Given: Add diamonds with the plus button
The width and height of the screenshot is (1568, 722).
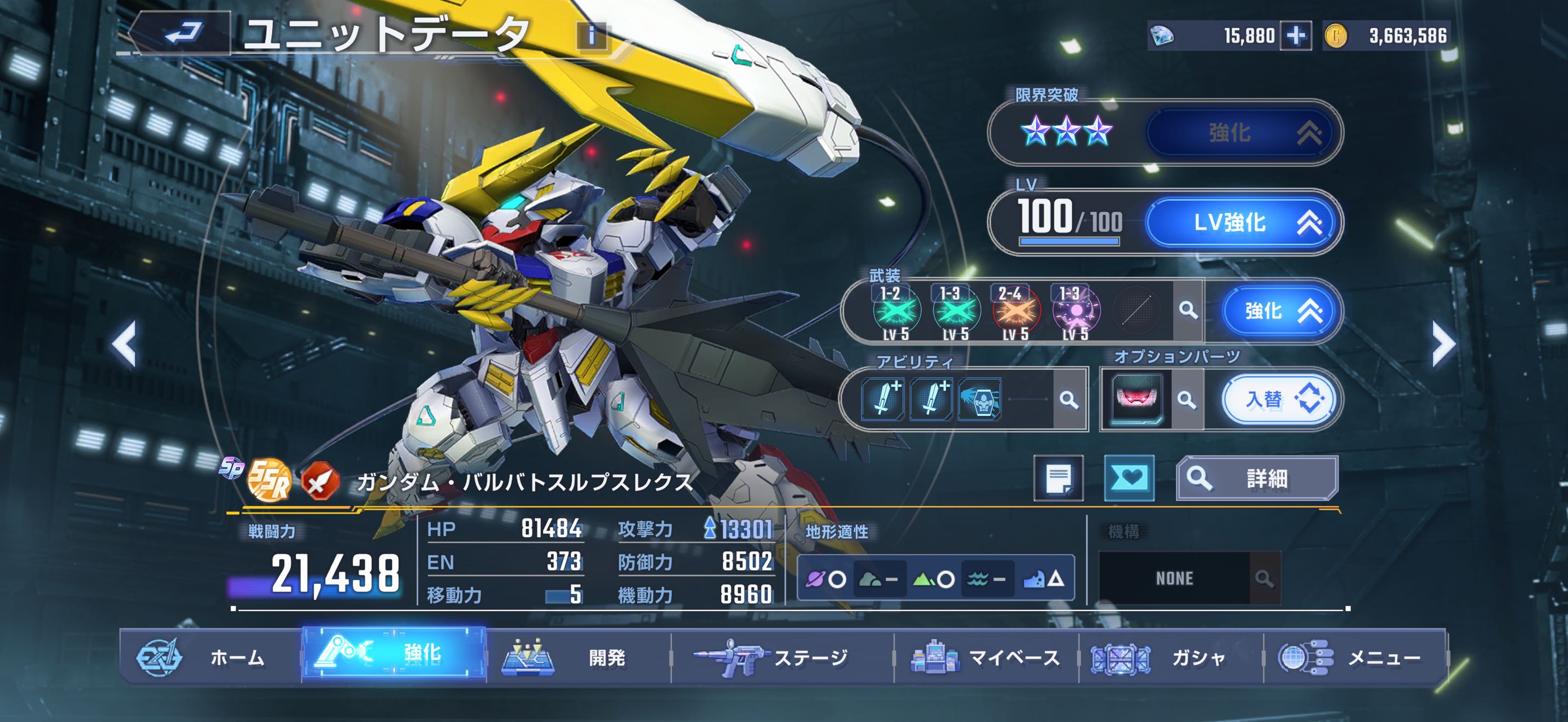Looking at the screenshot, I should click(1295, 36).
